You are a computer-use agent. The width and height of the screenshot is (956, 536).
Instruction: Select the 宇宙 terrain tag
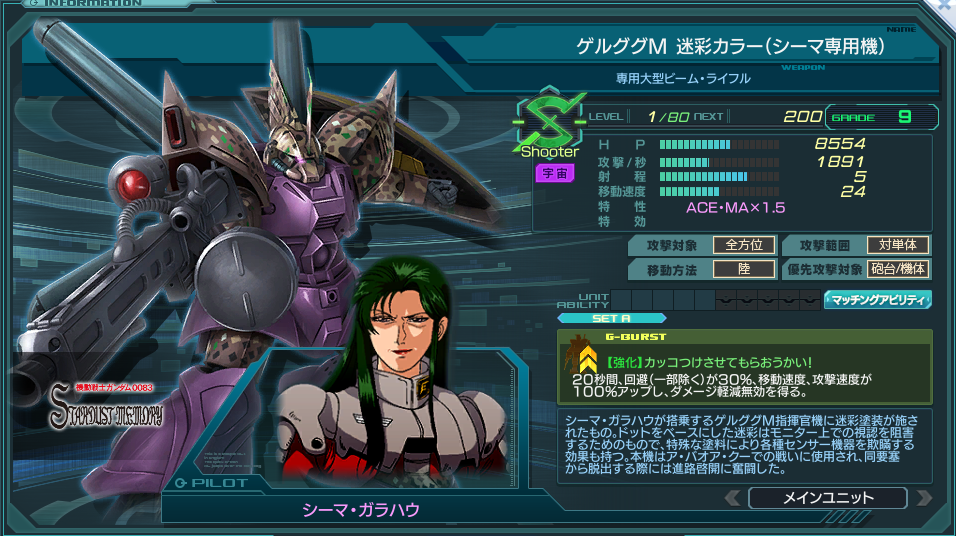point(553,173)
